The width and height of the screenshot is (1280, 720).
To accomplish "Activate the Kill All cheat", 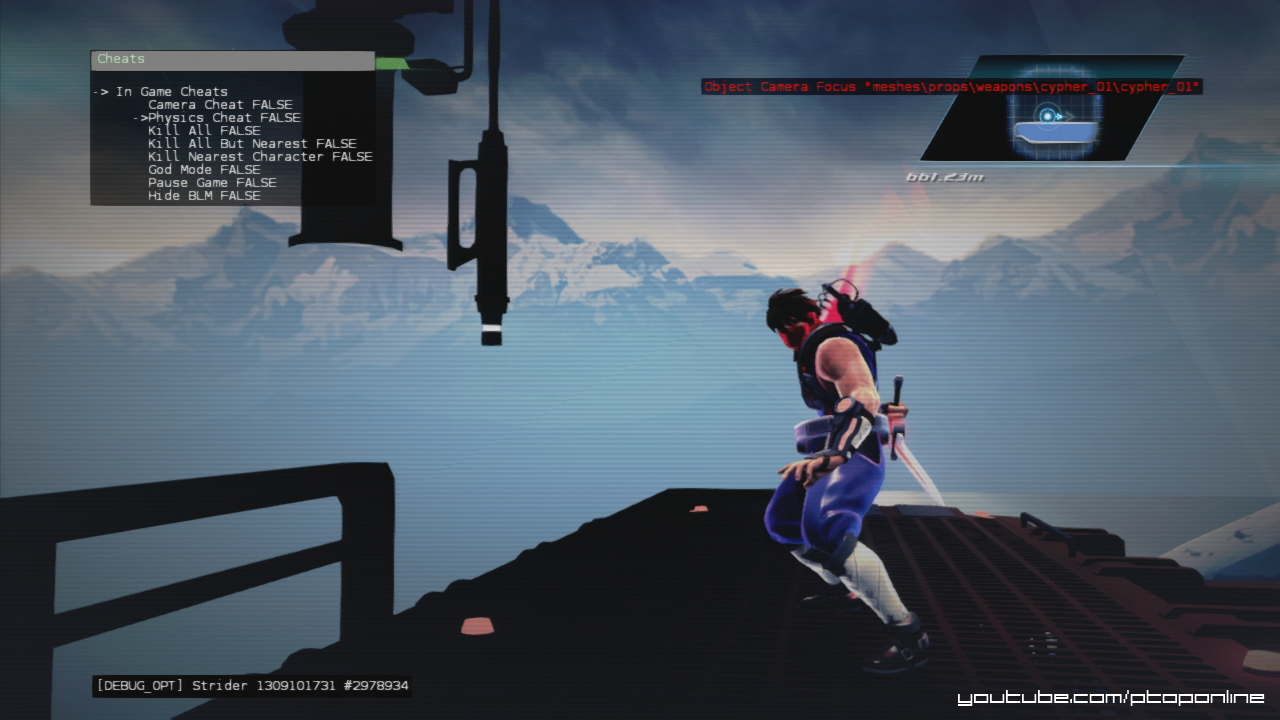I will click(203, 131).
